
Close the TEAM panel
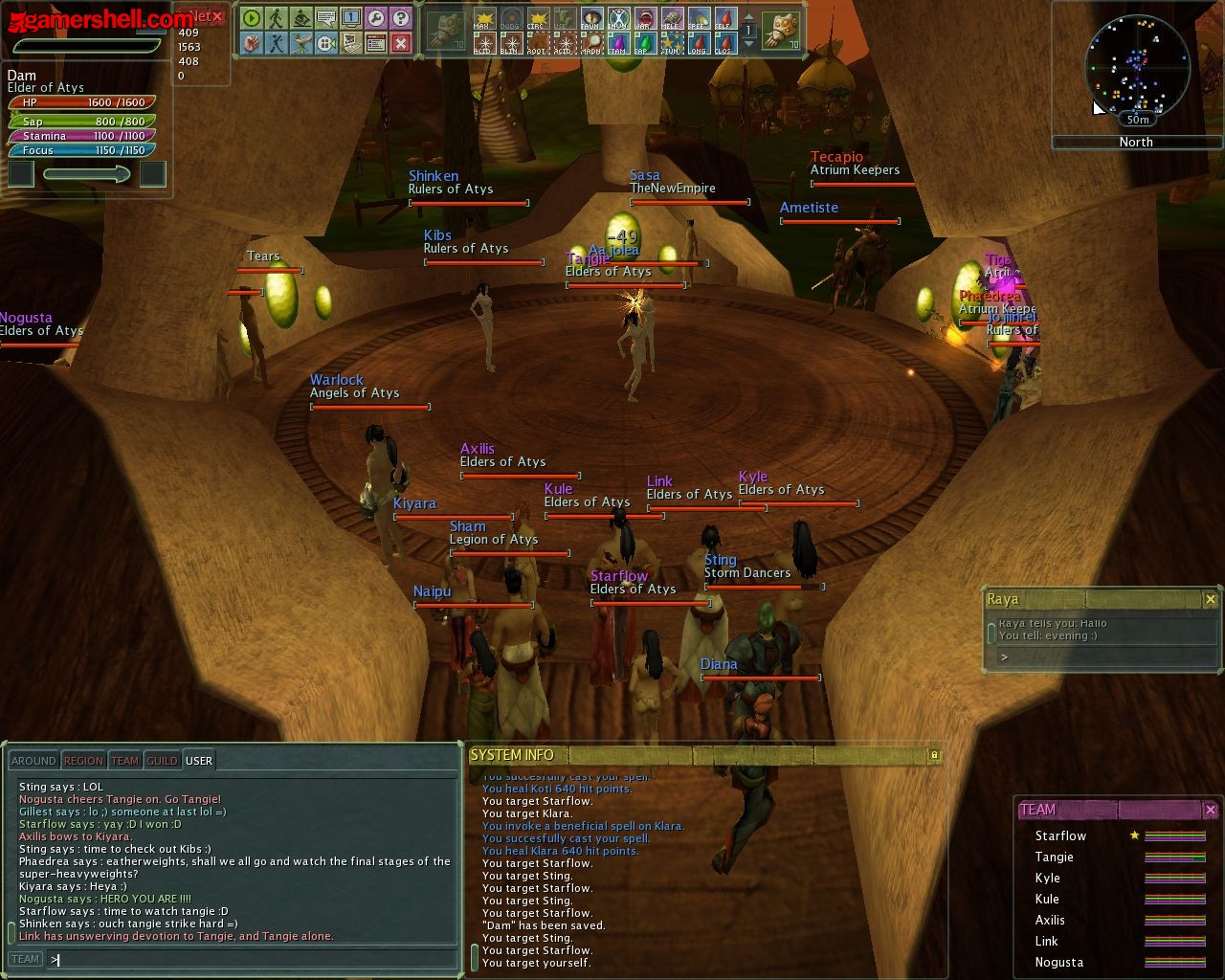1210,810
